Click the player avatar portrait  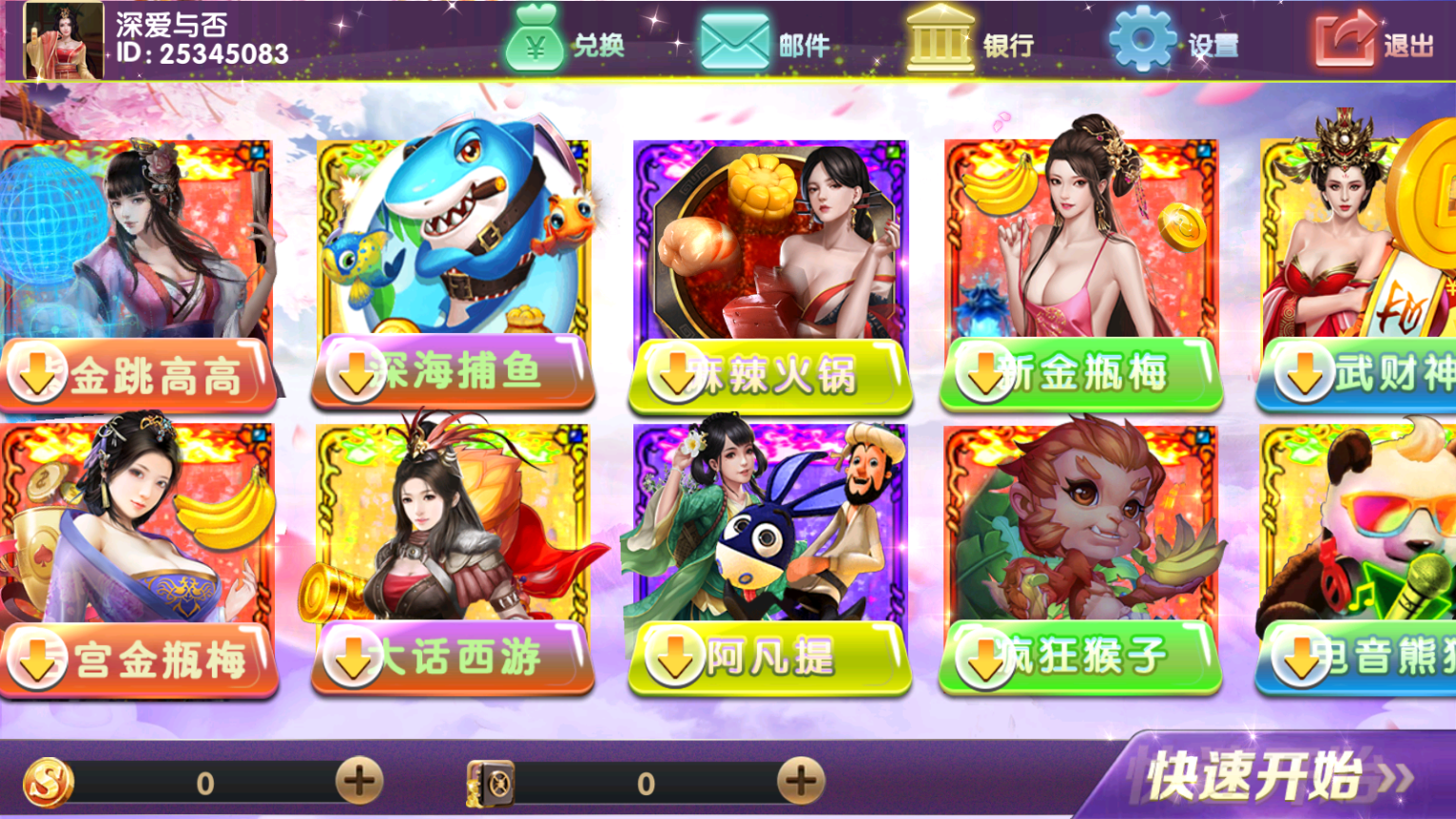point(63,41)
